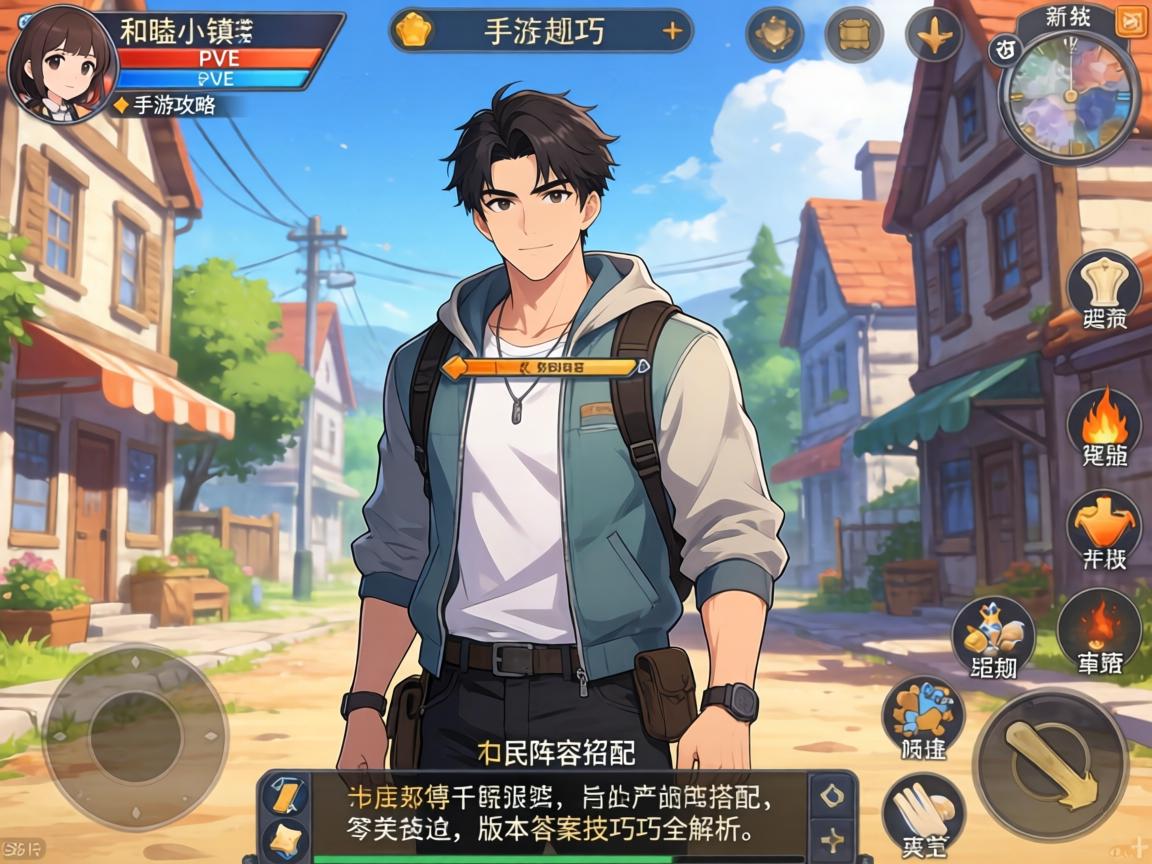The height and width of the screenshot is (864, 1152).
Task: Click the orange button above the minimap
Action: pyautogui.click(x=1132, y=19)
